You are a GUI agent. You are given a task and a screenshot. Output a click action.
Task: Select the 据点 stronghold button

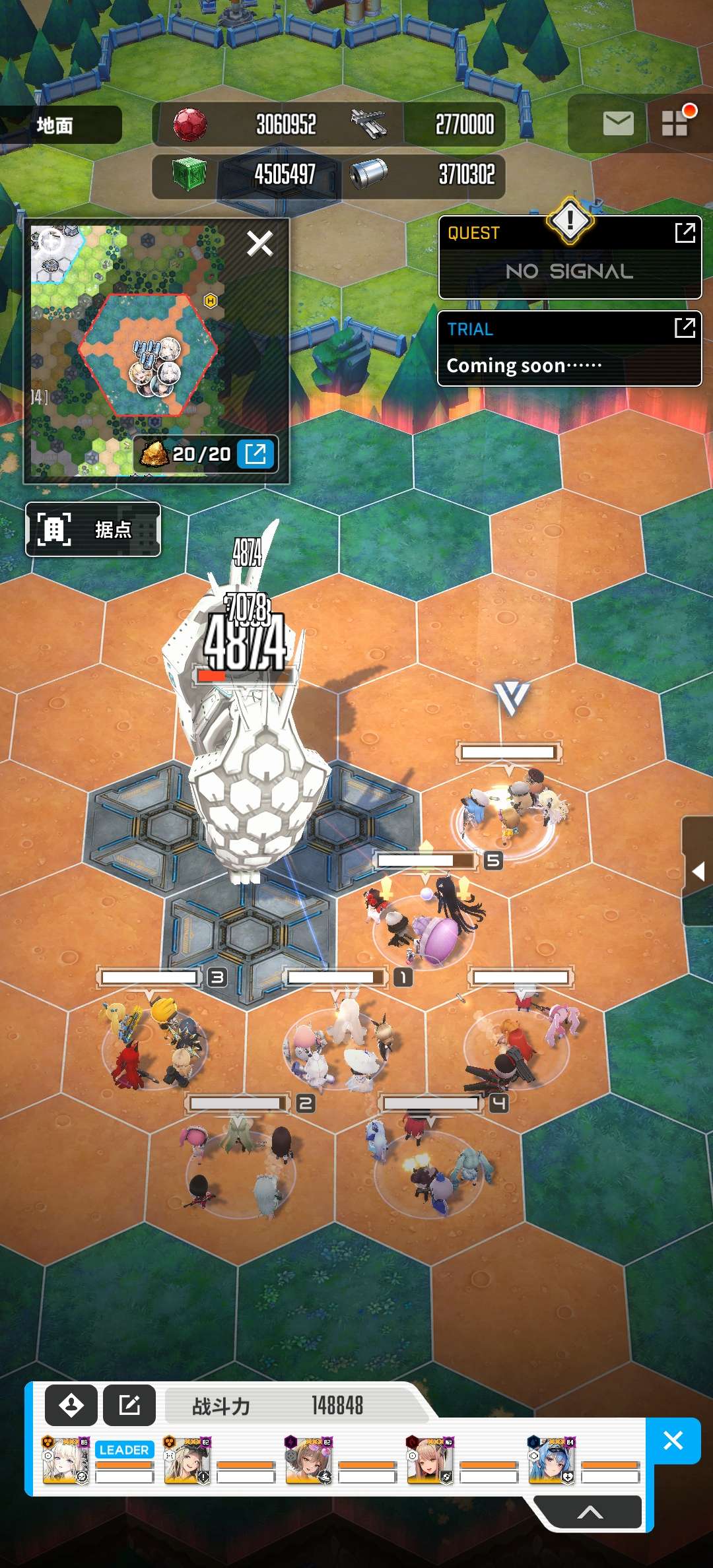click(x=93, y=529)
